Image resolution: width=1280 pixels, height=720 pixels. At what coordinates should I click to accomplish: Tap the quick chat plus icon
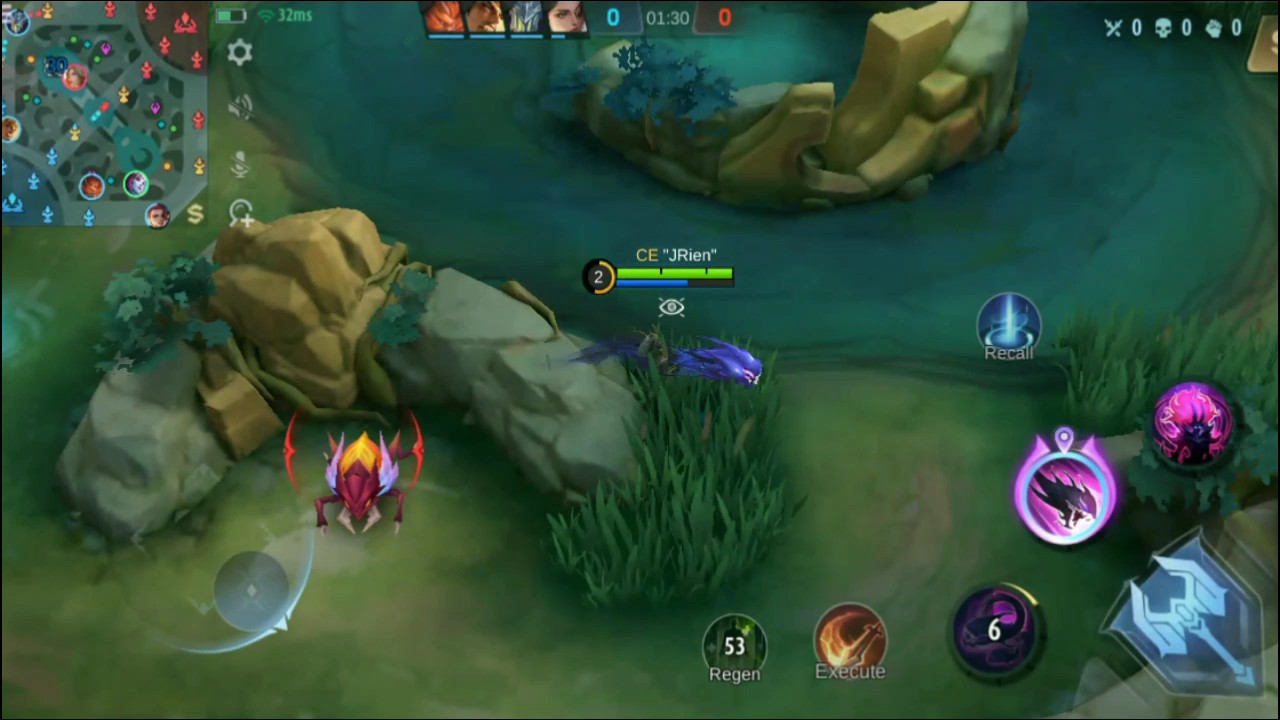pyautogui.click(x=241, y=212)
